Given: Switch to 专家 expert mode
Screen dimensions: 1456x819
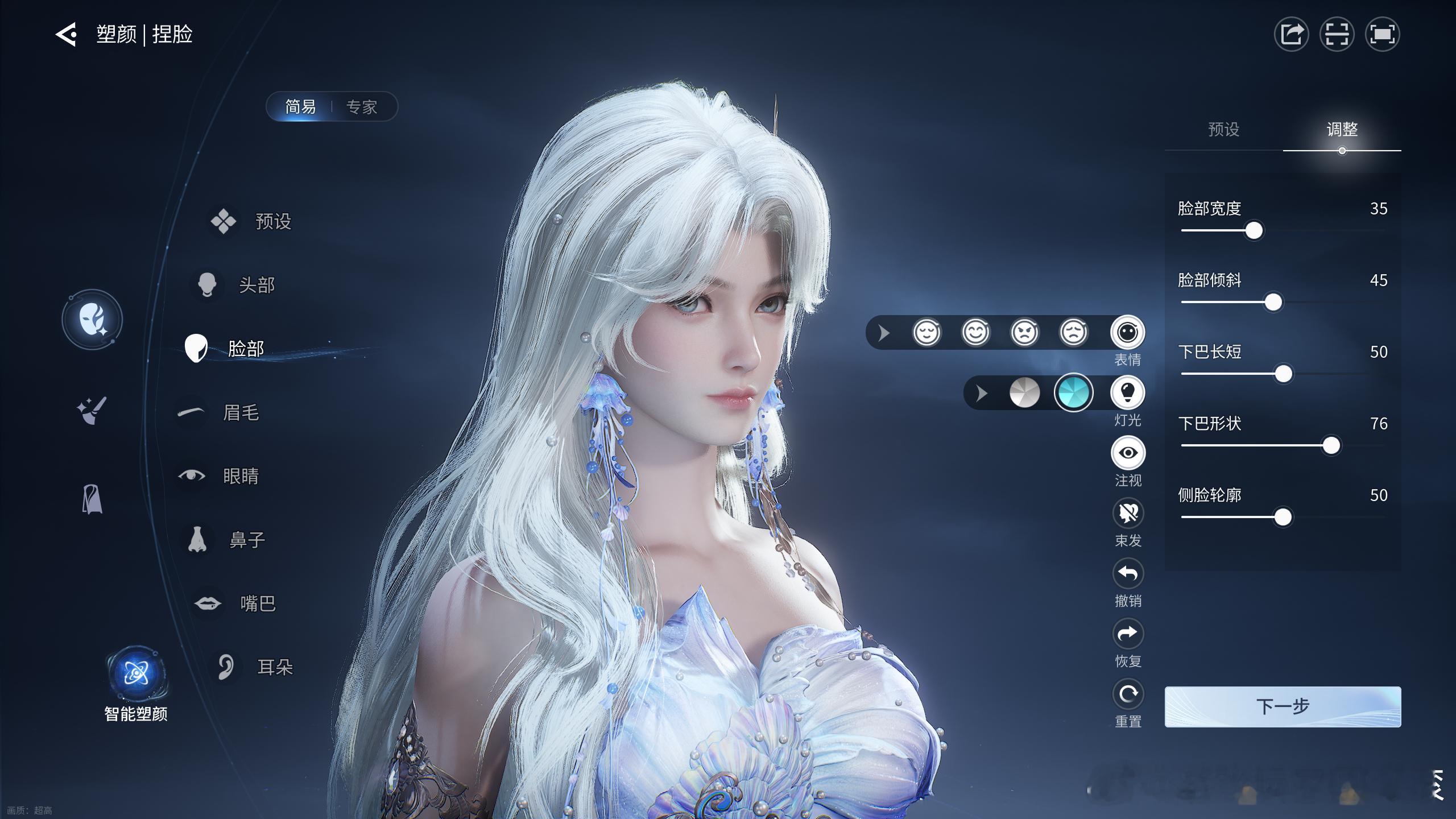Looking at the screenshot, I should pos(362,107).
